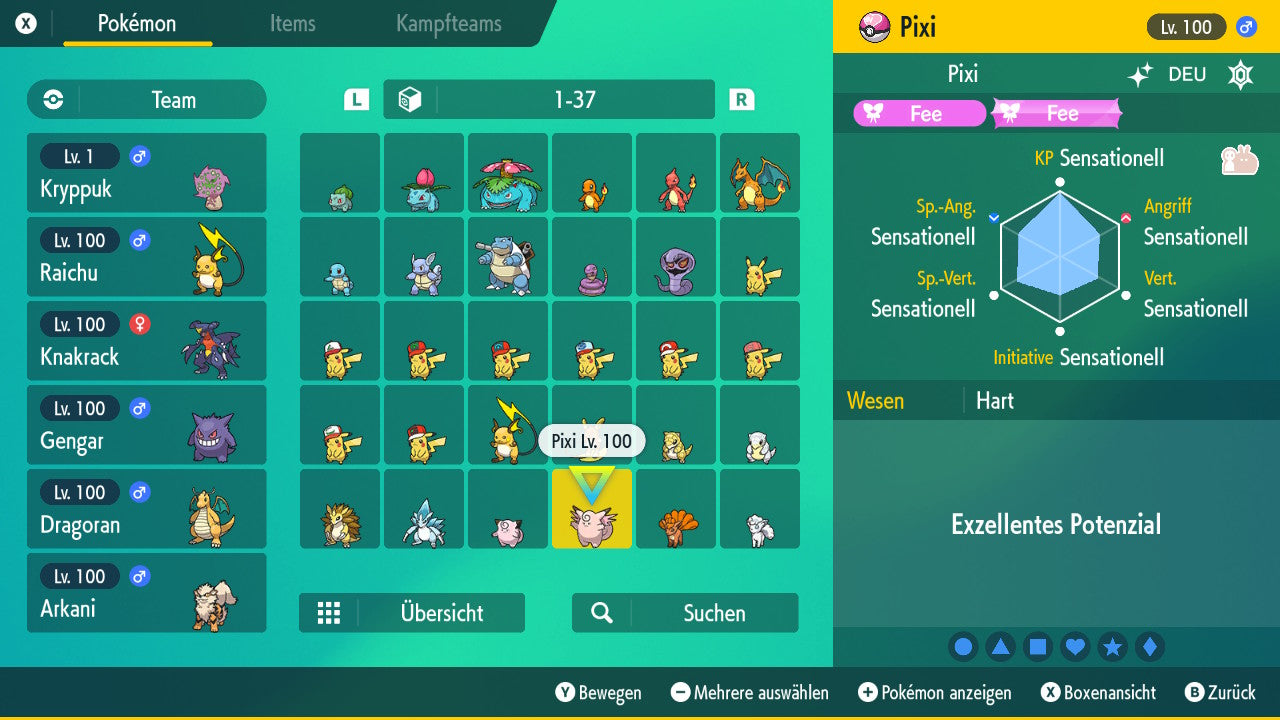Click the grid icon on the Übersicht button

click(329, 612)
